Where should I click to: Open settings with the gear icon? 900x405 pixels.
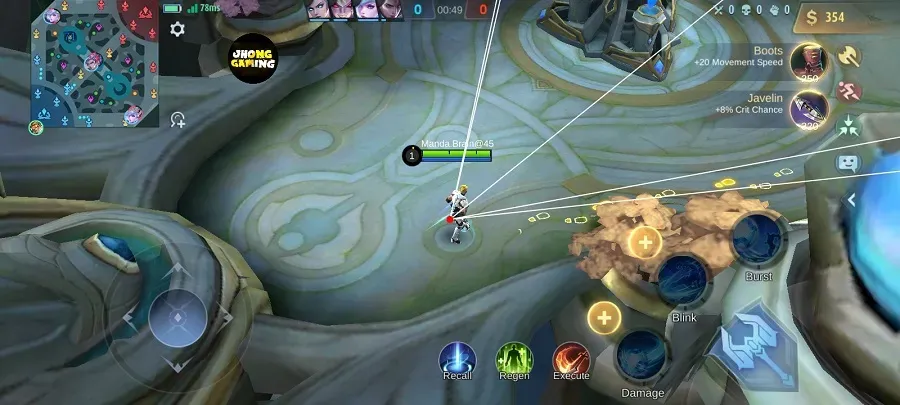point(178,29)
